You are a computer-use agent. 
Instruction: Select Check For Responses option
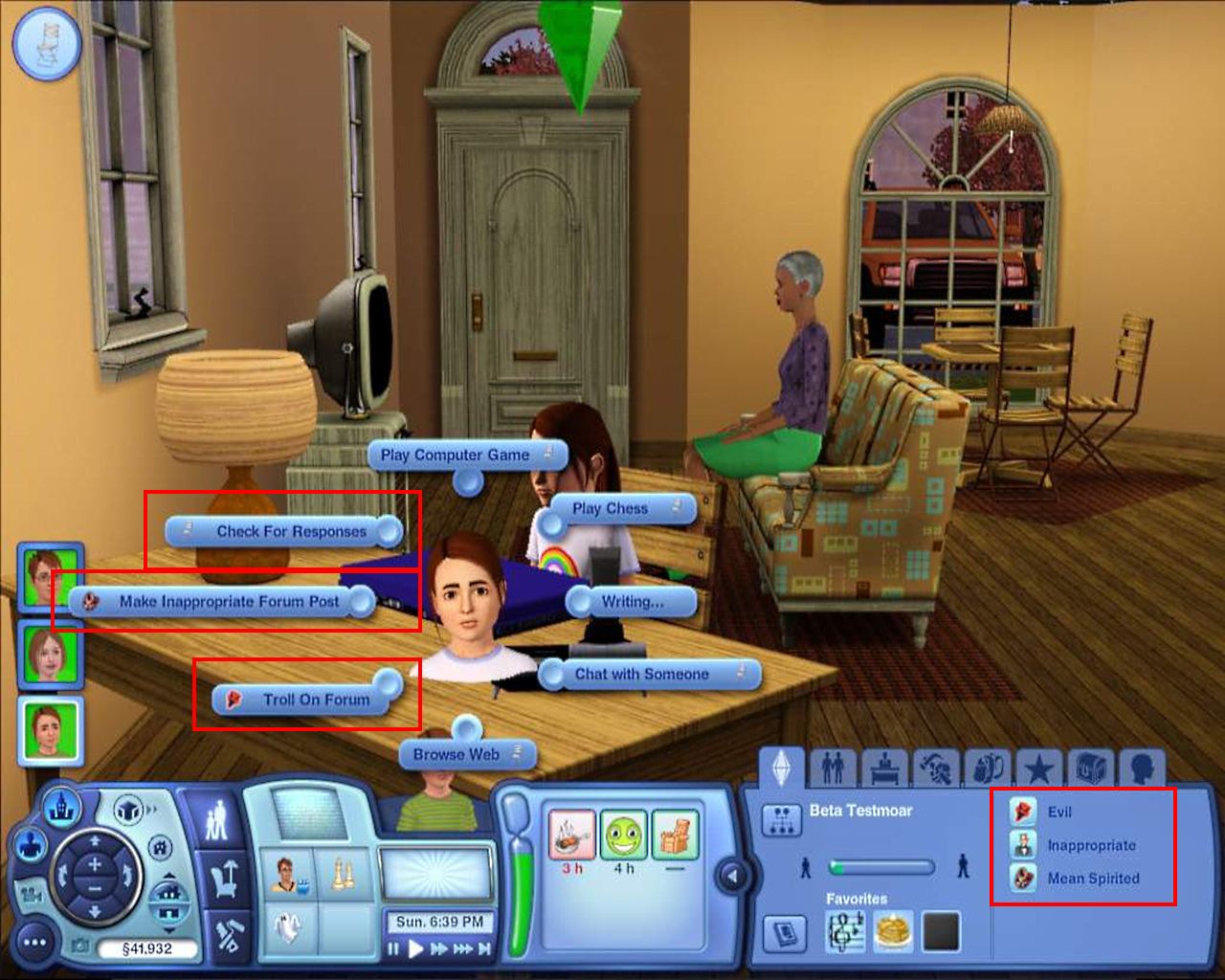click(291, 531)
